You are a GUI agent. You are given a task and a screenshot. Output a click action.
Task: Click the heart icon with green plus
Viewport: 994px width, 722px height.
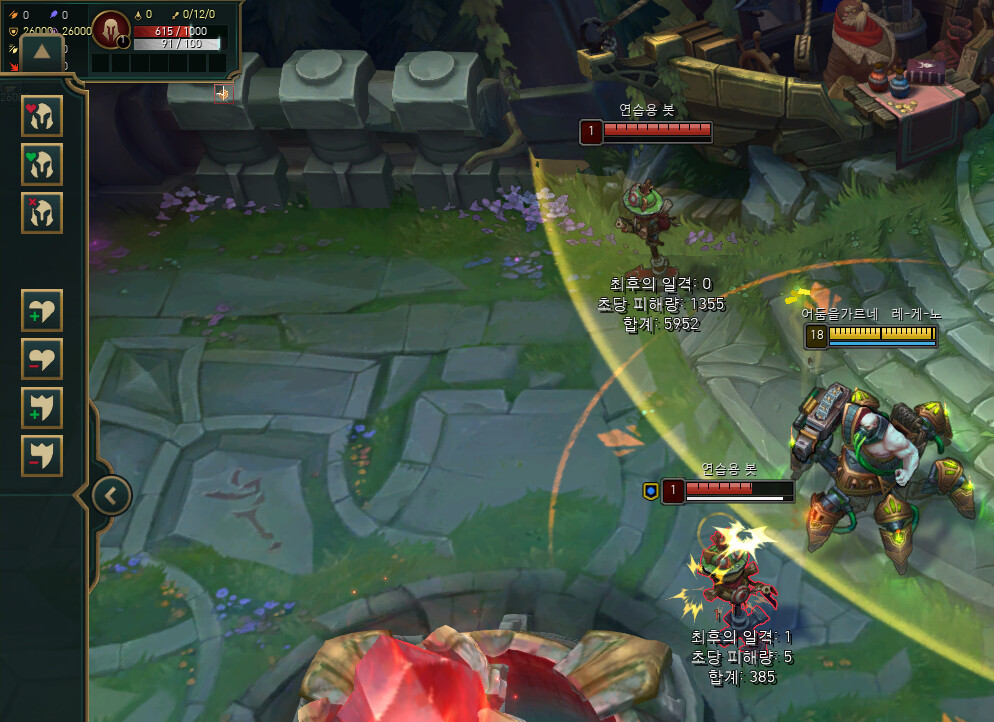[x=42, y=310]
